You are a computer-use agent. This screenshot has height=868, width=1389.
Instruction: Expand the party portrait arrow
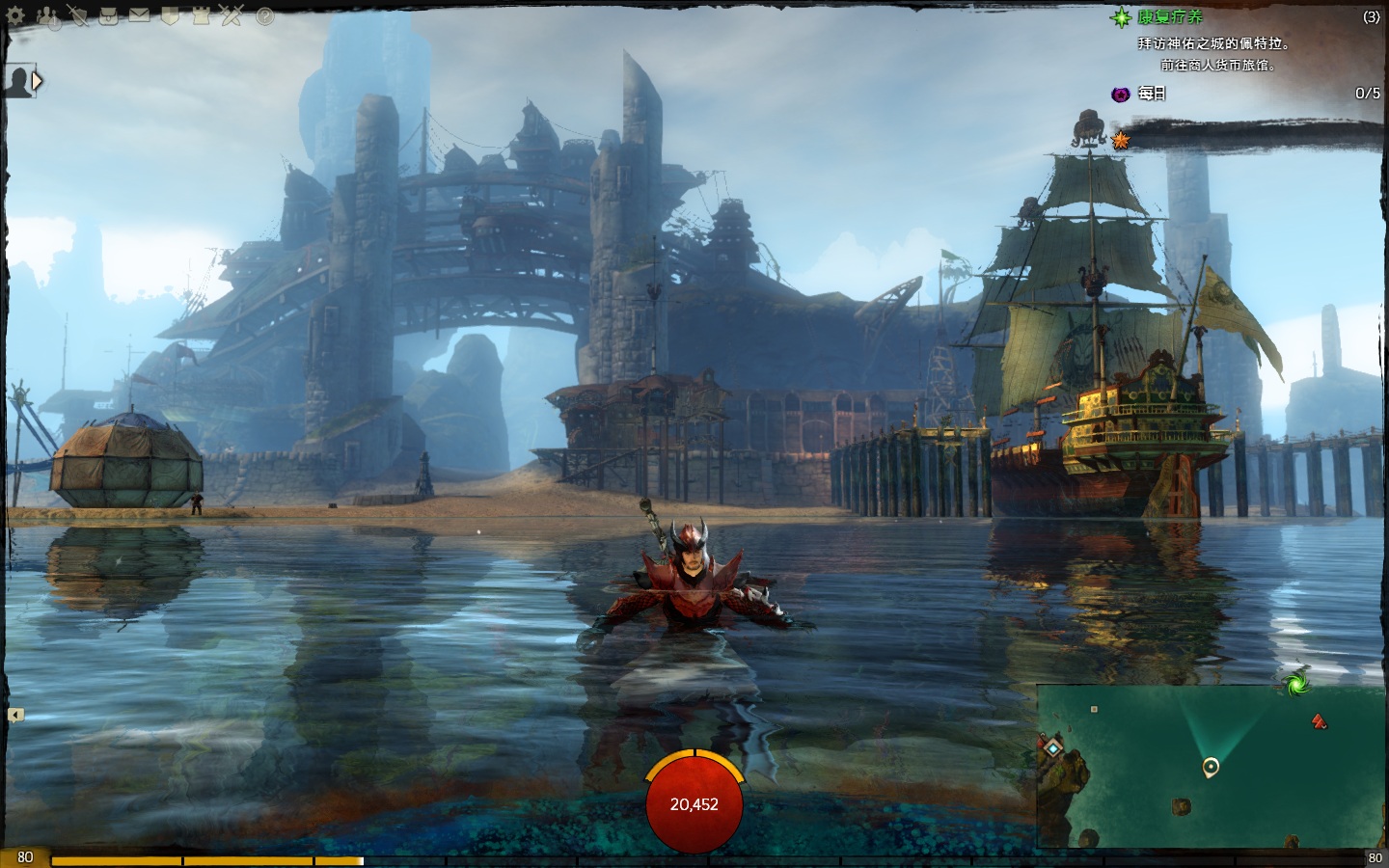point(38,82)
